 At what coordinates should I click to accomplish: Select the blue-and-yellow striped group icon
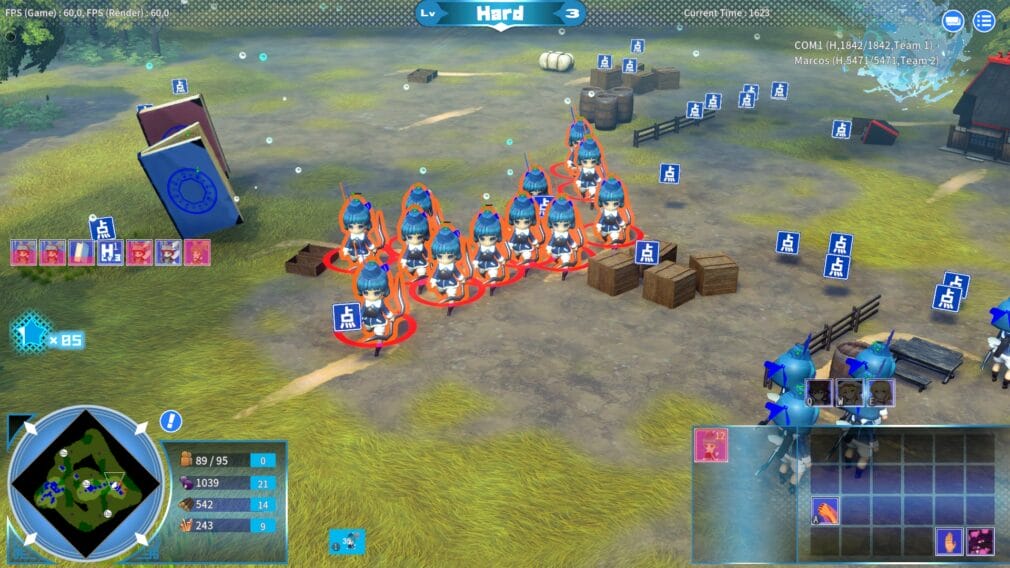(81, 253)
